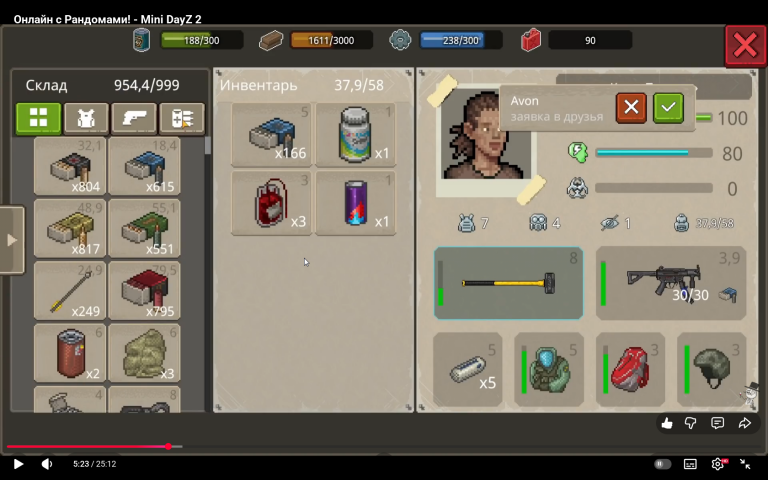Select the purple soda can slot
The height and width of the screenshot is (480, 768).
pyautogui.click(x=356, y=203)
